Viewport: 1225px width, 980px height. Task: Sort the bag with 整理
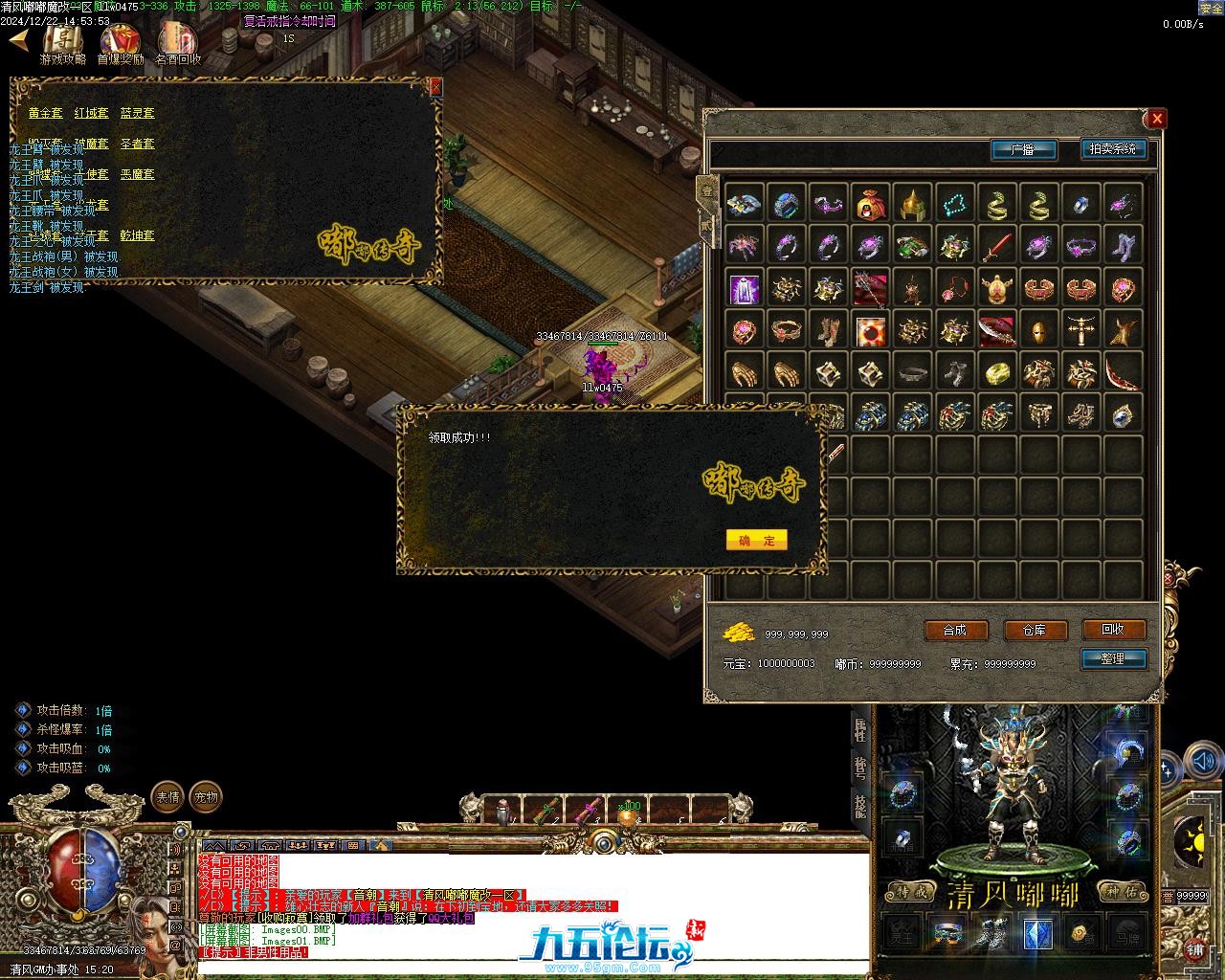[1113, 658]
